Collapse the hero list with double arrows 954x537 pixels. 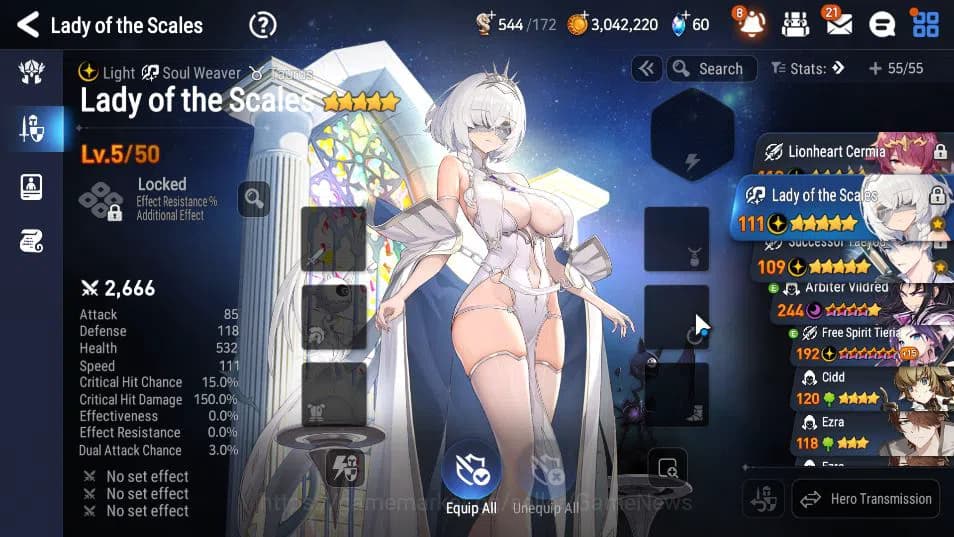646,69
